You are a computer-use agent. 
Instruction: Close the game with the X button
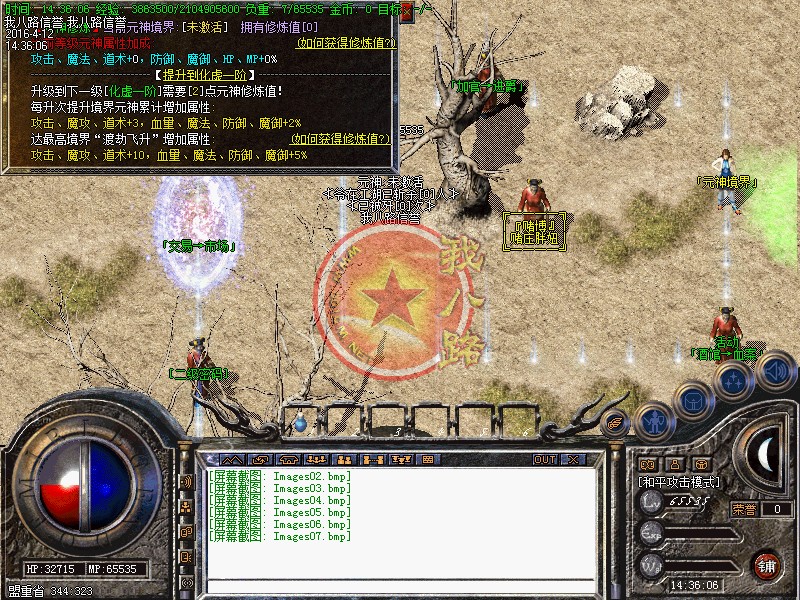[574, 459]
